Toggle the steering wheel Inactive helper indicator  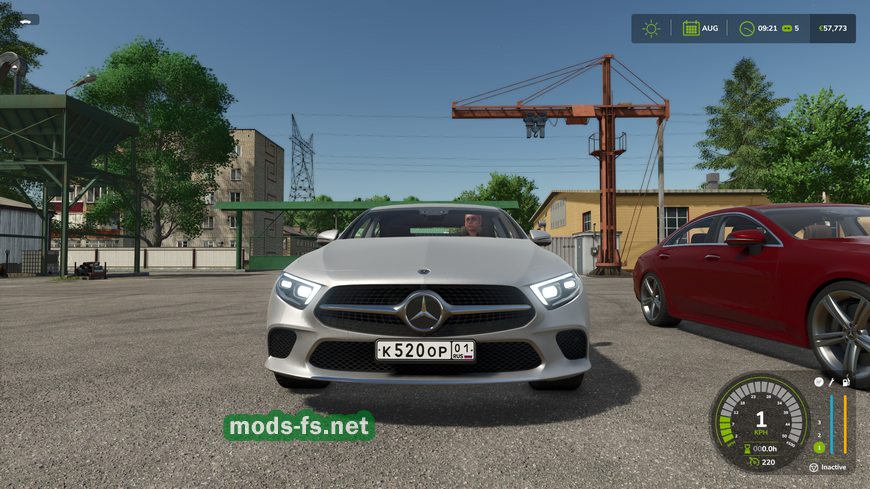coord(813,467)
